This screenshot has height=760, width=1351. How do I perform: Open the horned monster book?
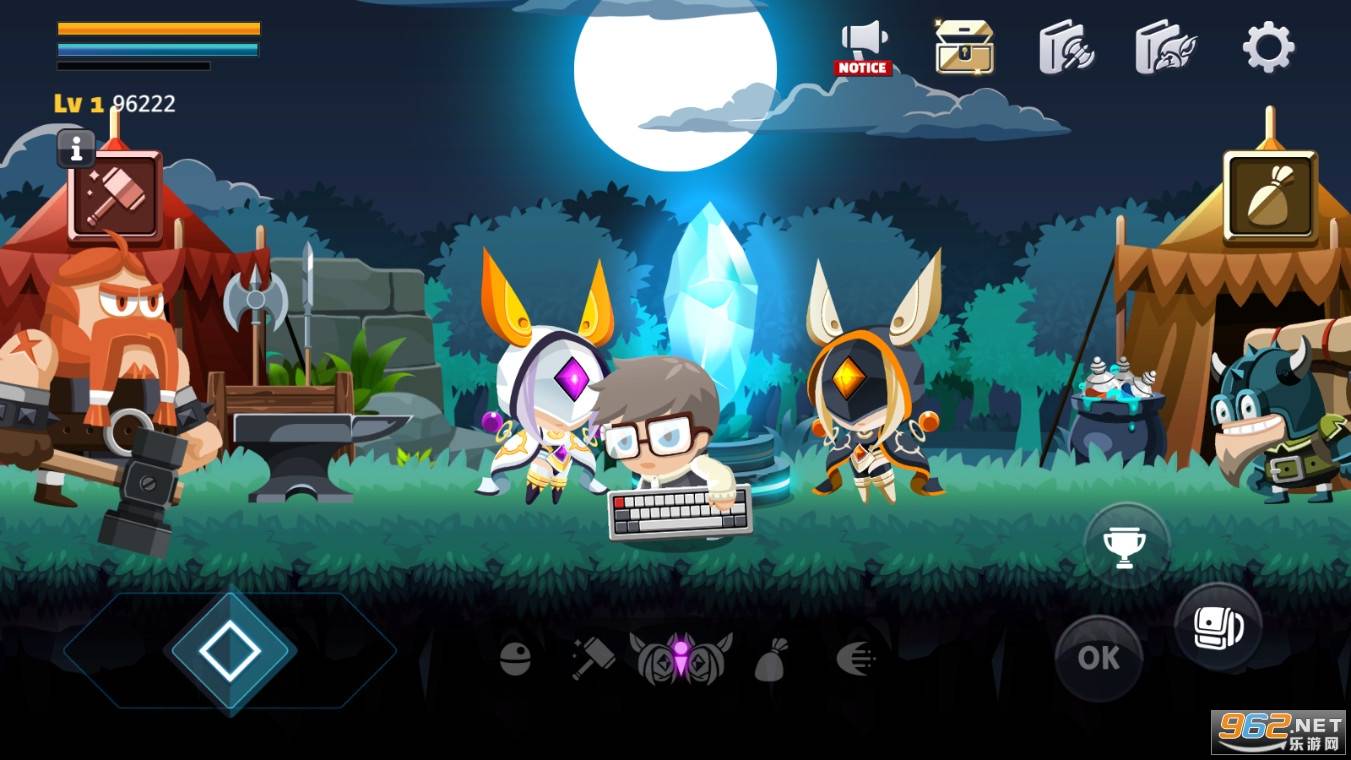click(1166, 47)
